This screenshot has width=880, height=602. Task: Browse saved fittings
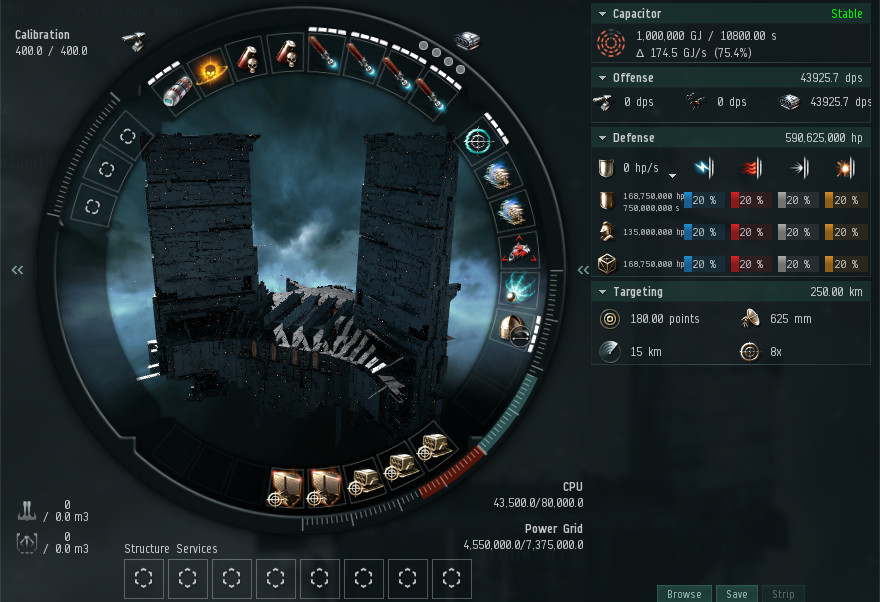[x=684, y=594]
